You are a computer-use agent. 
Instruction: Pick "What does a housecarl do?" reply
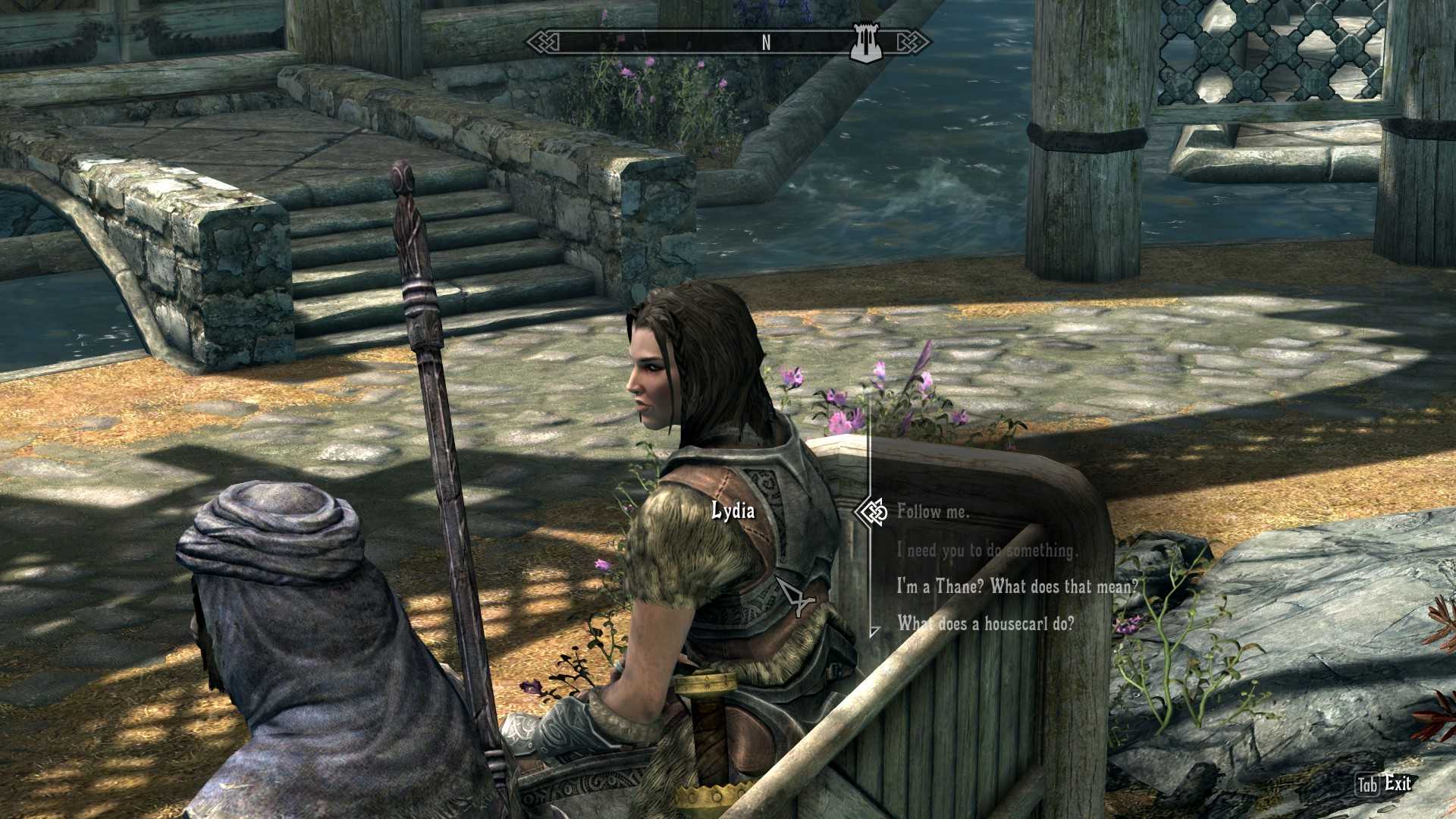986,623
